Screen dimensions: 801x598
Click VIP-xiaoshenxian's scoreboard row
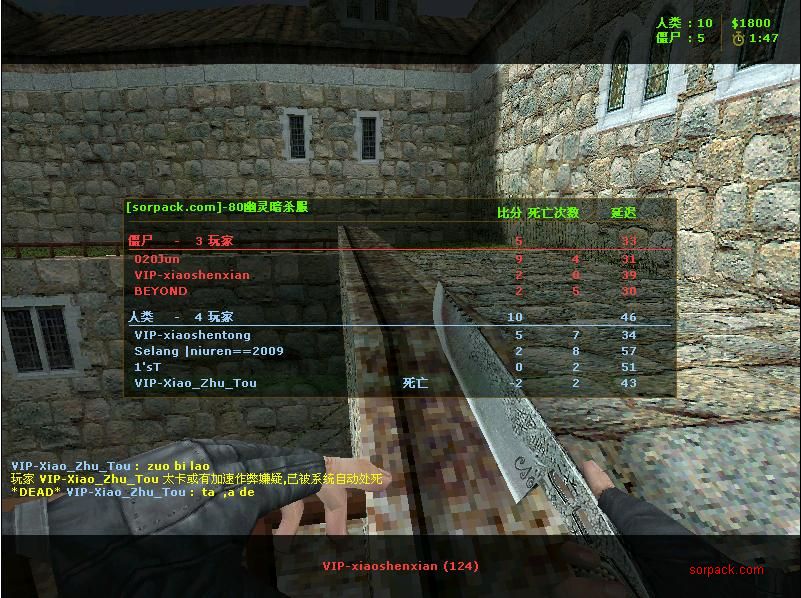pos(192,275)
